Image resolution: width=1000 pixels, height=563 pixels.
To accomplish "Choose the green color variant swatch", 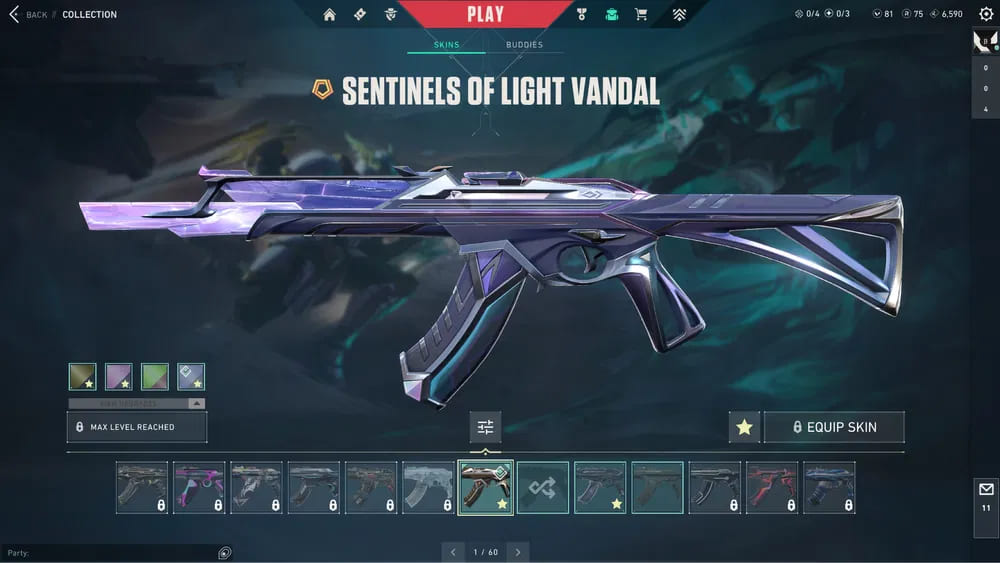I will pyautogui.click(x=155, y=376).
